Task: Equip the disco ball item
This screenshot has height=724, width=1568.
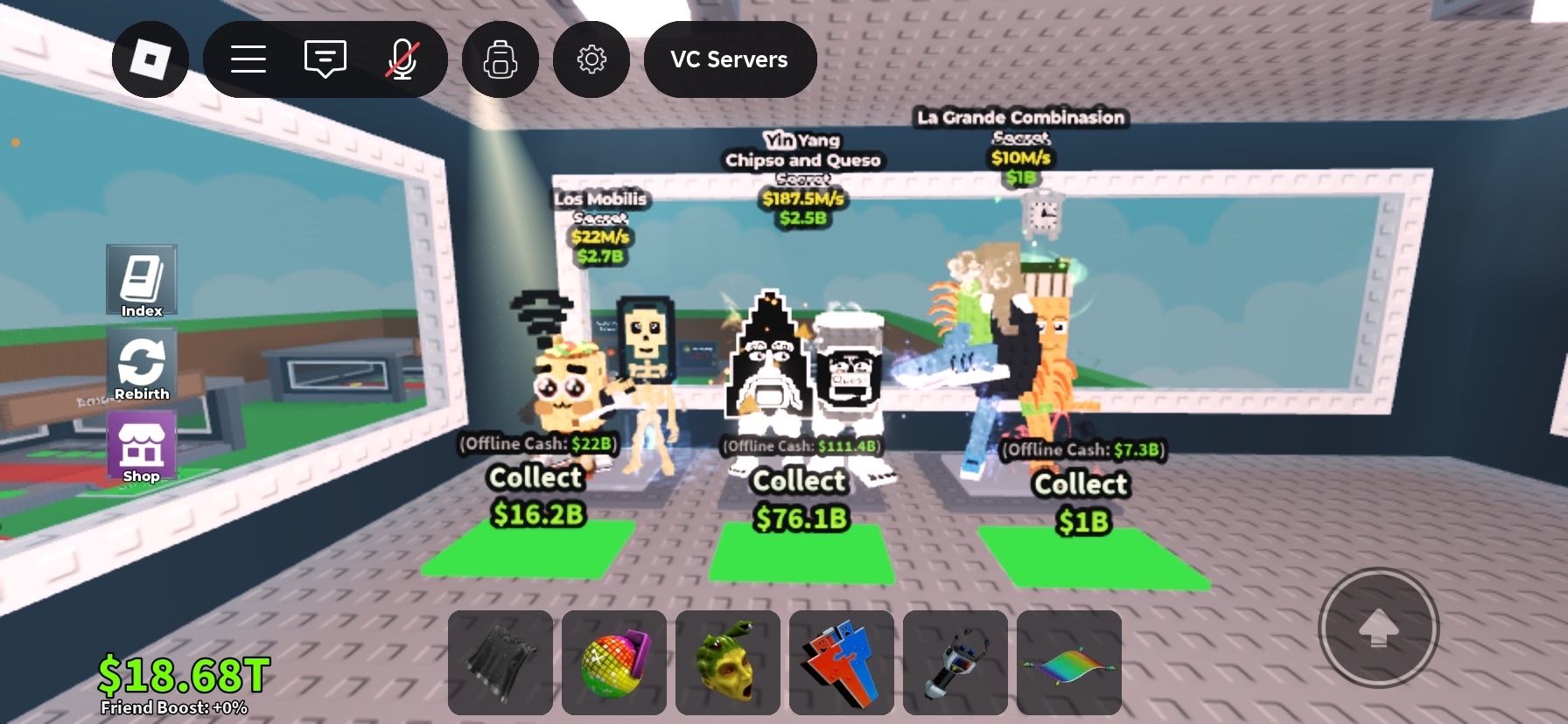Action: point(612,663)
